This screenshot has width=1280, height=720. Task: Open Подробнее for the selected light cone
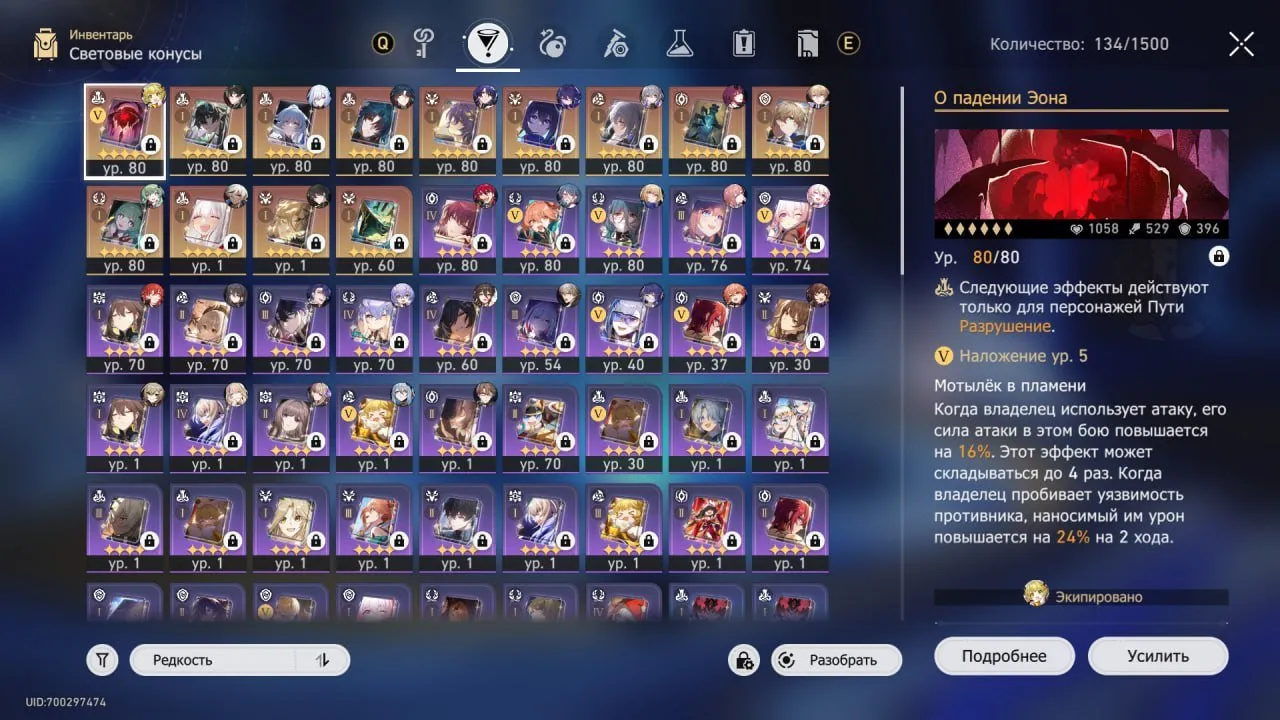click(x=1004, y=655)
